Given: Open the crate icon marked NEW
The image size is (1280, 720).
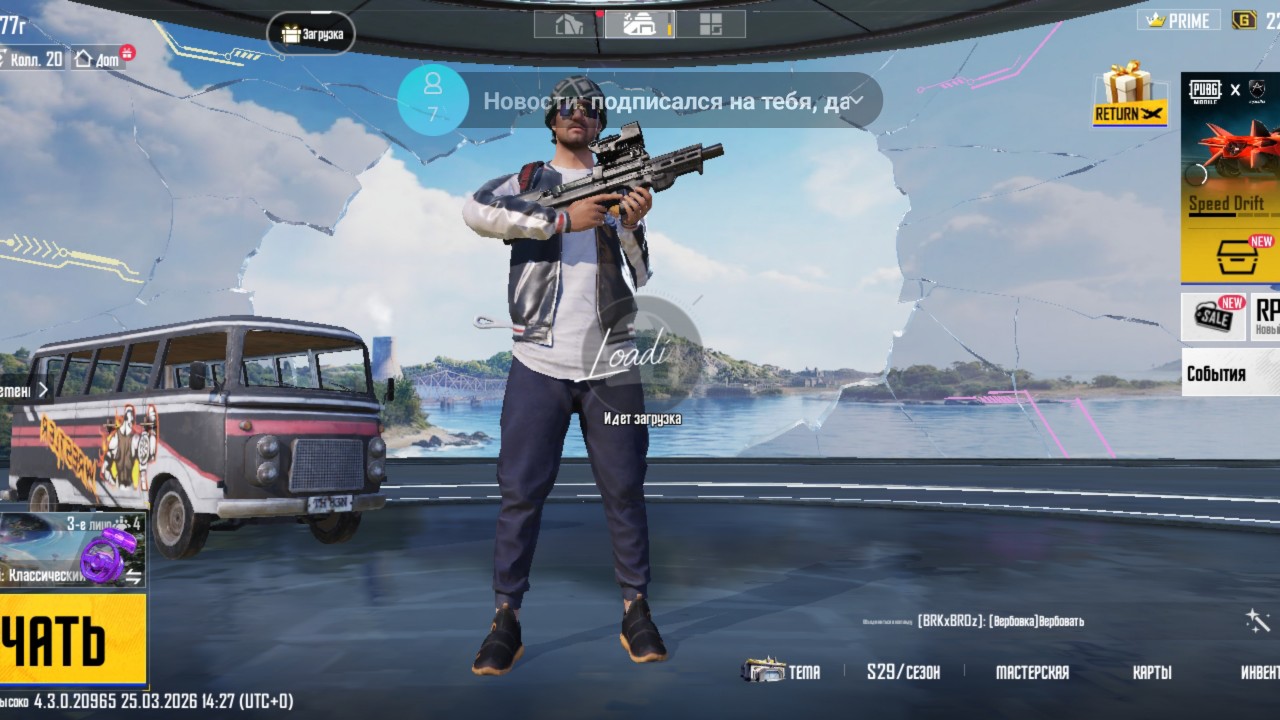Looking at the screenshot, I should (1238, 256).
